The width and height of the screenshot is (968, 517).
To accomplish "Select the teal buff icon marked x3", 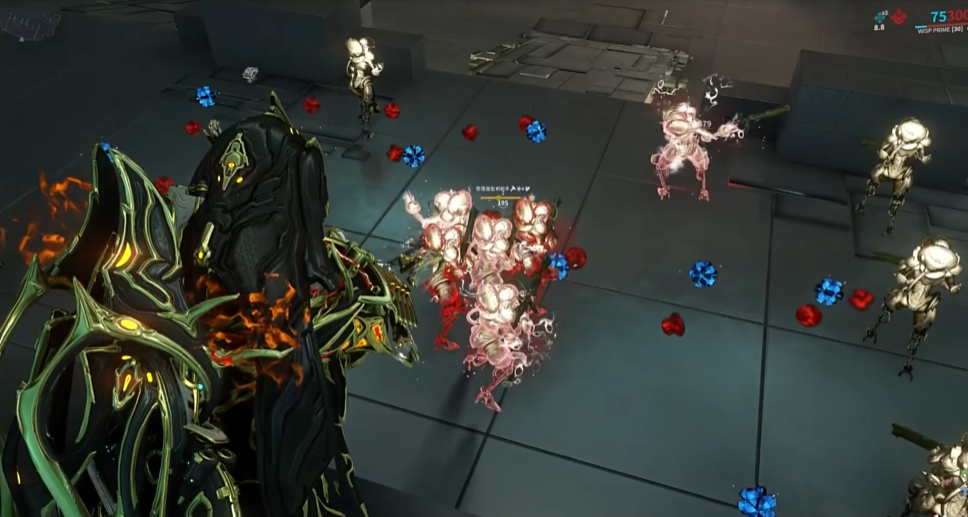I will click(x=880, y=17).
